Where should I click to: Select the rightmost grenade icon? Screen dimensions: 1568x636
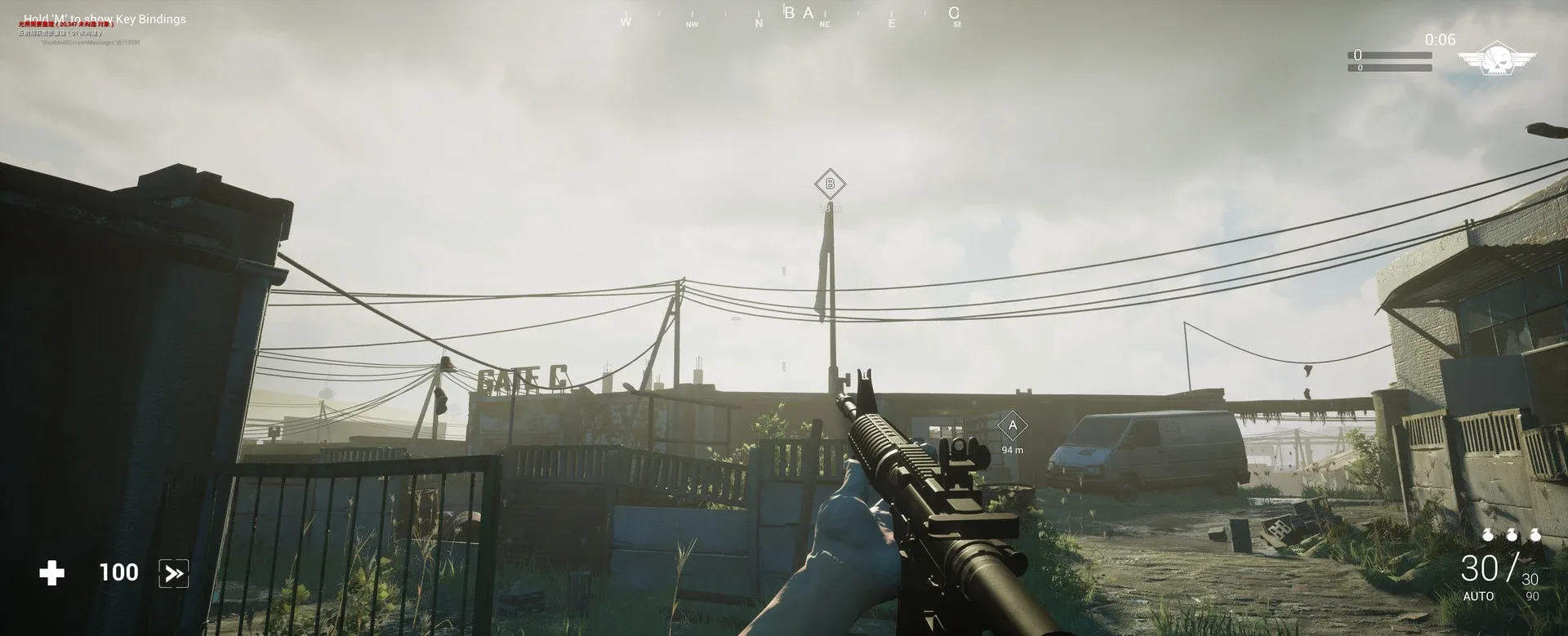tap(1536, 535)
